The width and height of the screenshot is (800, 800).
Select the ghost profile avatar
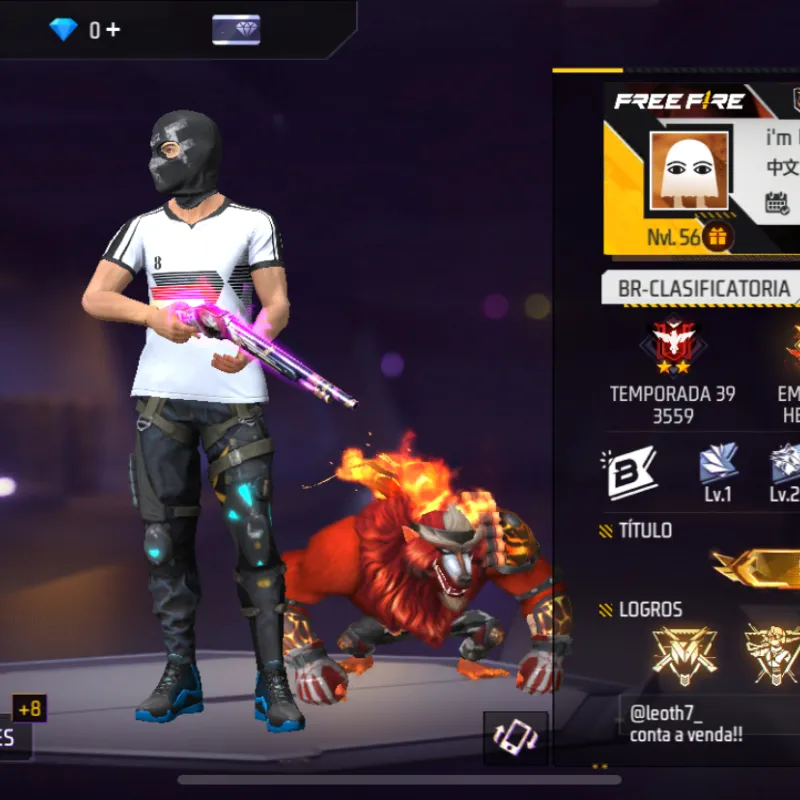click(689, 171)
